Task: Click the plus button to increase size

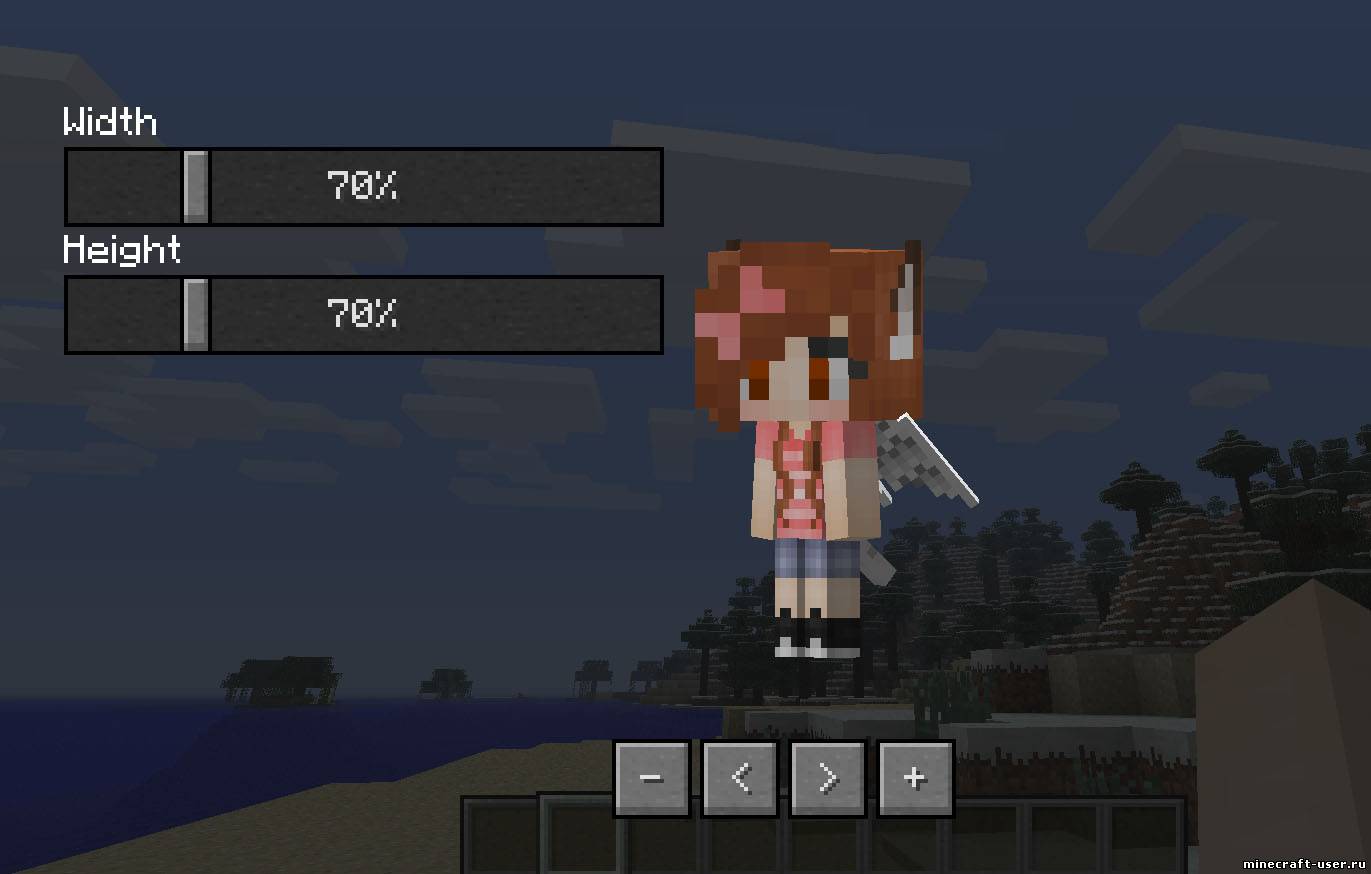Action: click(x=913, y=777)
